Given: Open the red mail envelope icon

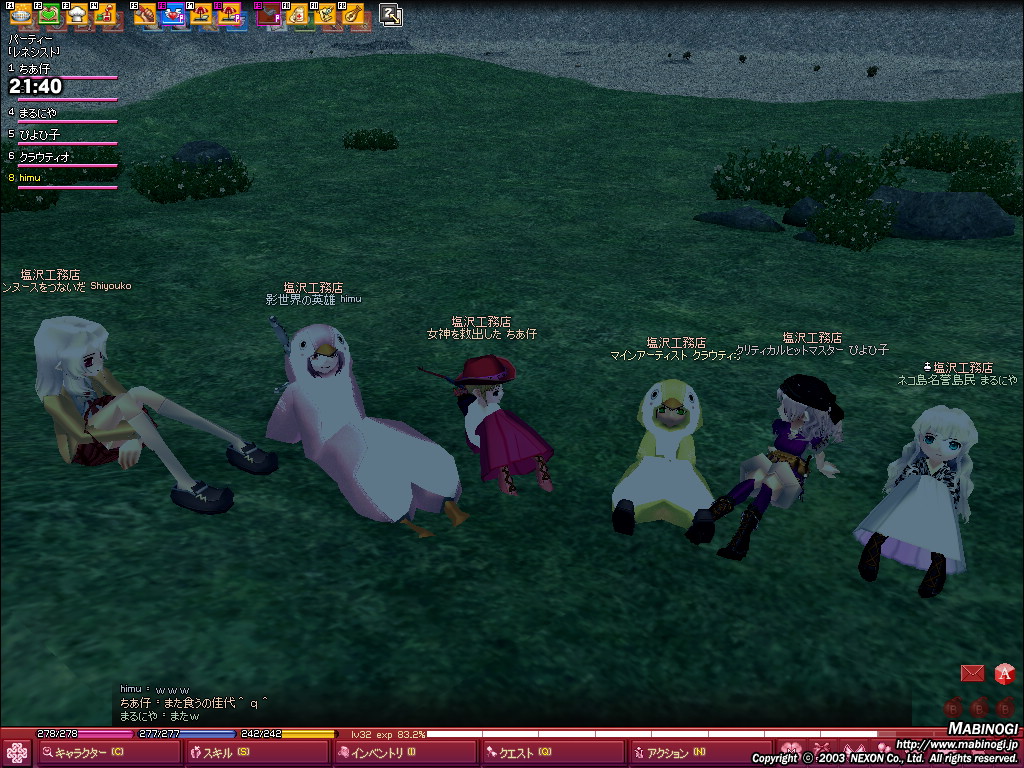Looking at the screenshot, I should pos(972,673).
